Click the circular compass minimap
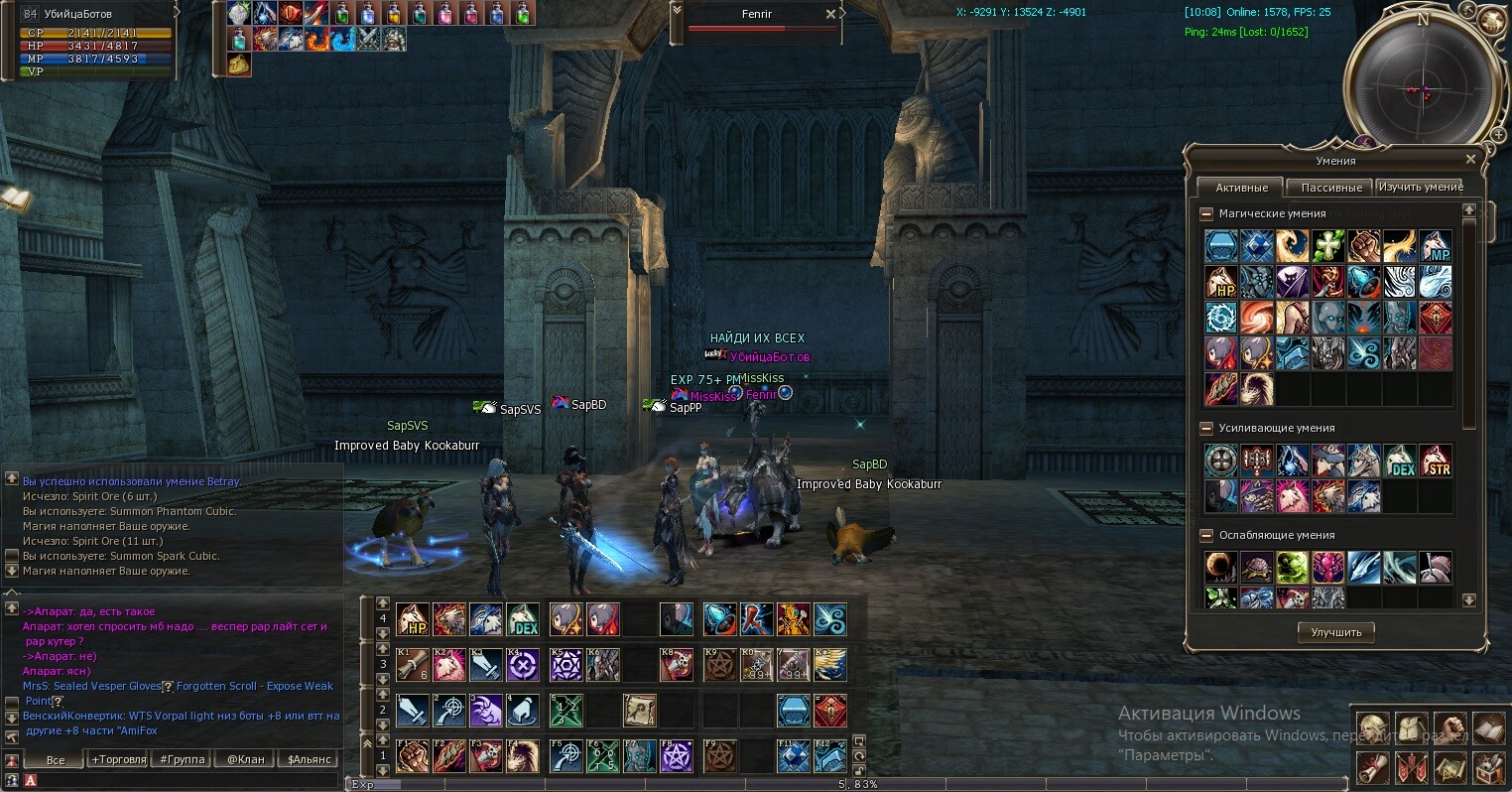This screenshot has width=1512, height=792. (x=1423, y=87)
